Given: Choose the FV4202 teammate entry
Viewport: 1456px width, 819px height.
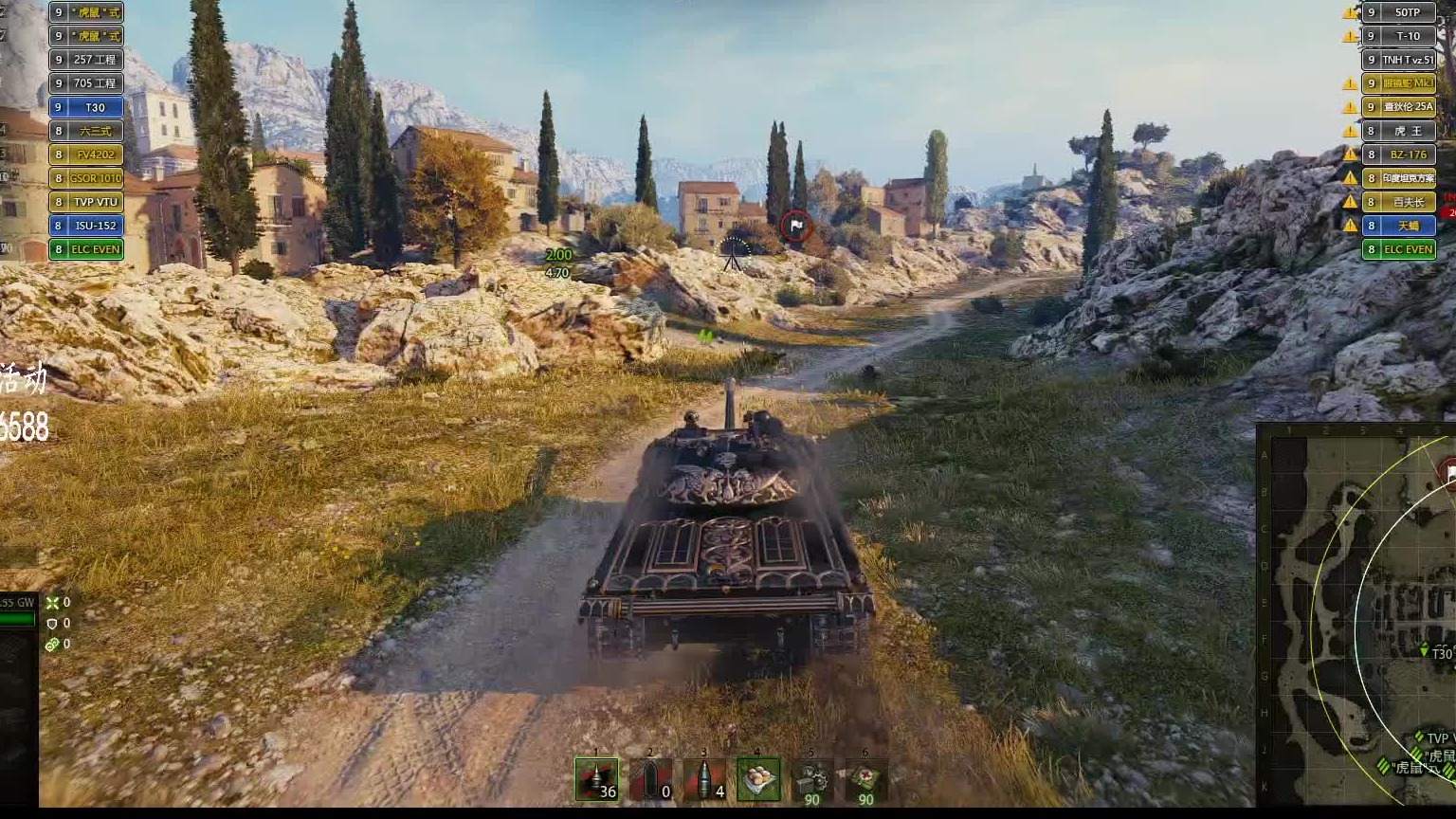Looking at the screenshot, I should [86, 155].
